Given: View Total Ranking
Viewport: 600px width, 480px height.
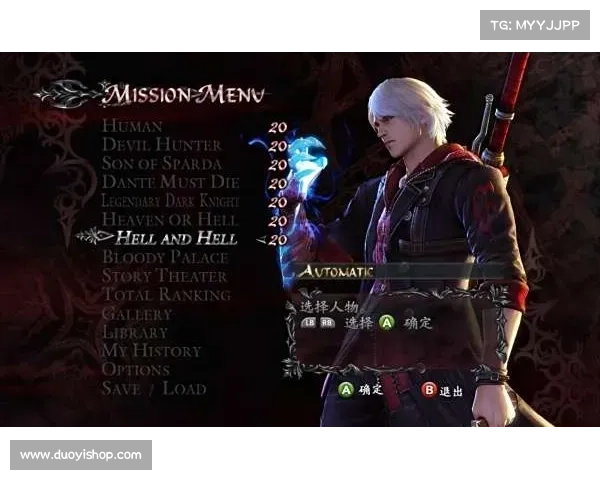Looking at the screenshot, I should pyautogui.click(x=166, y=295).
